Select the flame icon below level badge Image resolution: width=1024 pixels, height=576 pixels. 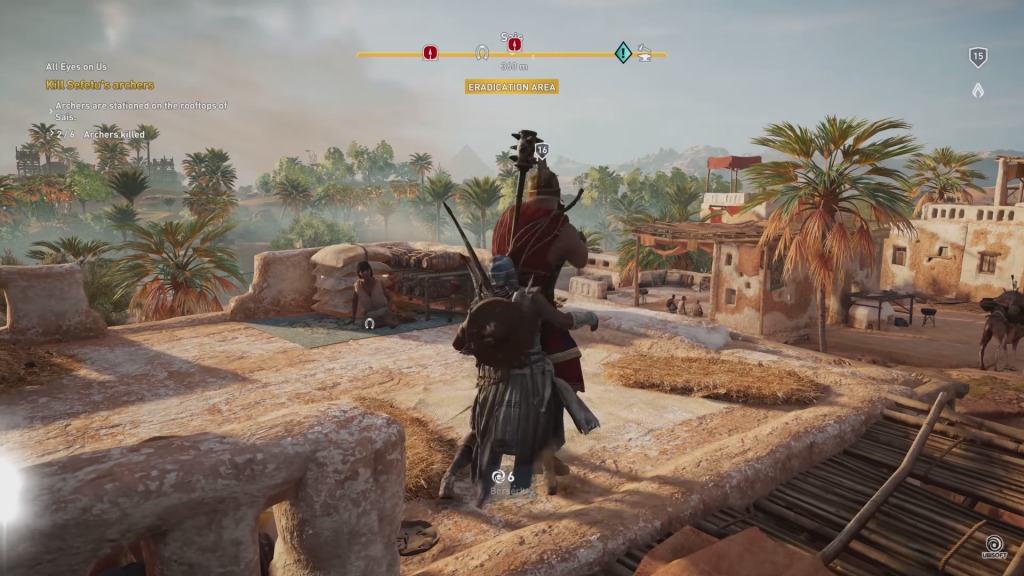point(978,90)
